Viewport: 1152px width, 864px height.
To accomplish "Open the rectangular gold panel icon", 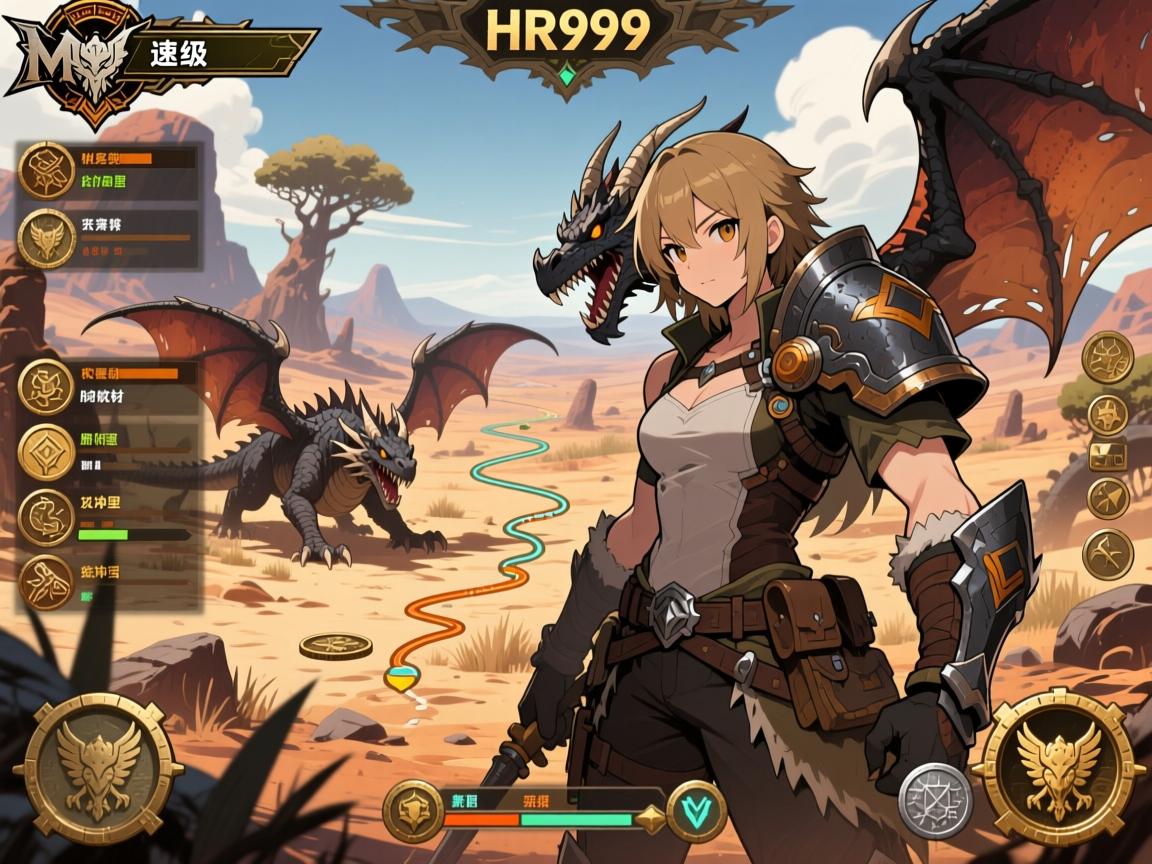I will click(1108, 456).
